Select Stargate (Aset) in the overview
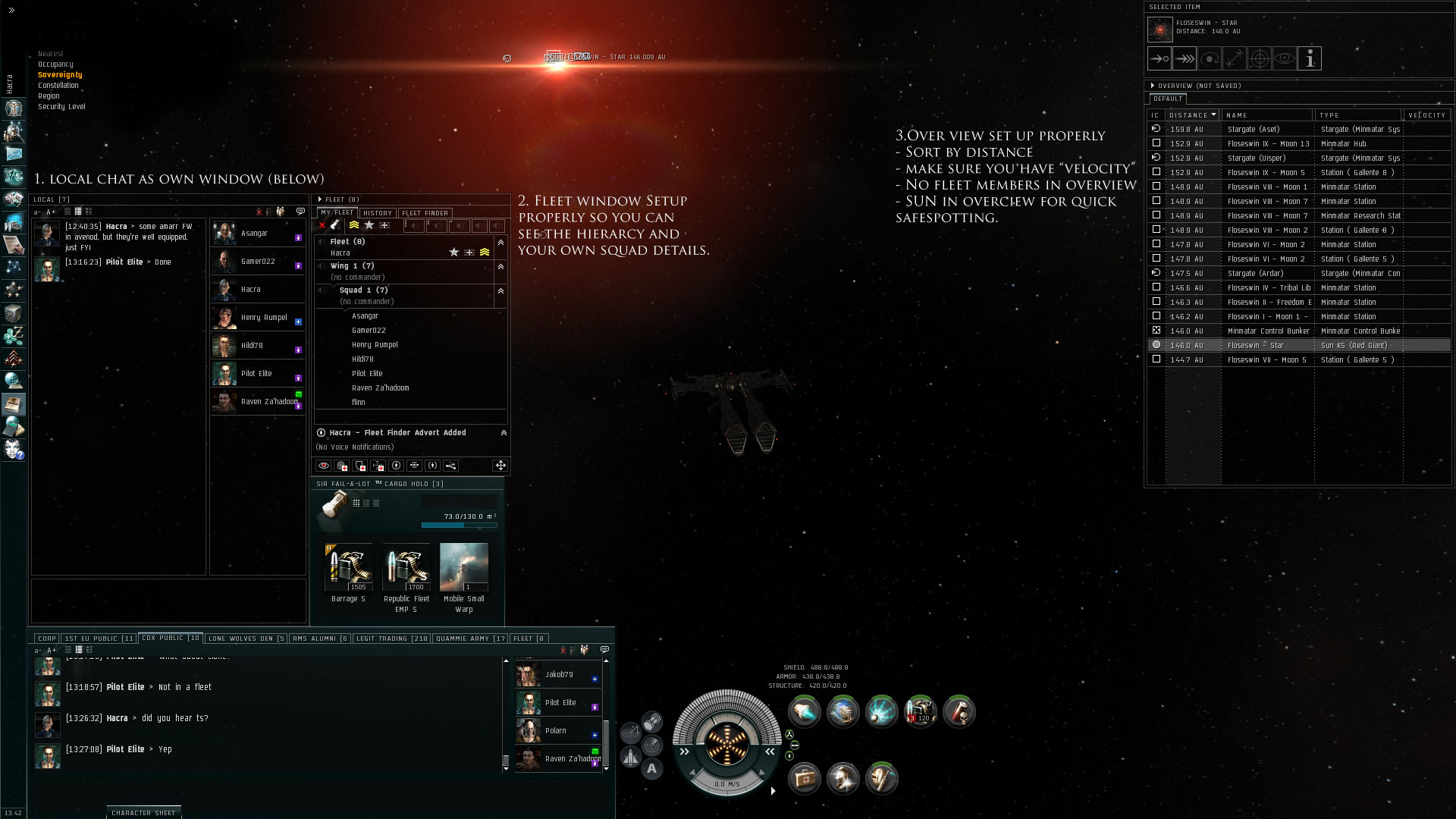1456x819 pixels. pyautogui.click(x=1254, y=130)
